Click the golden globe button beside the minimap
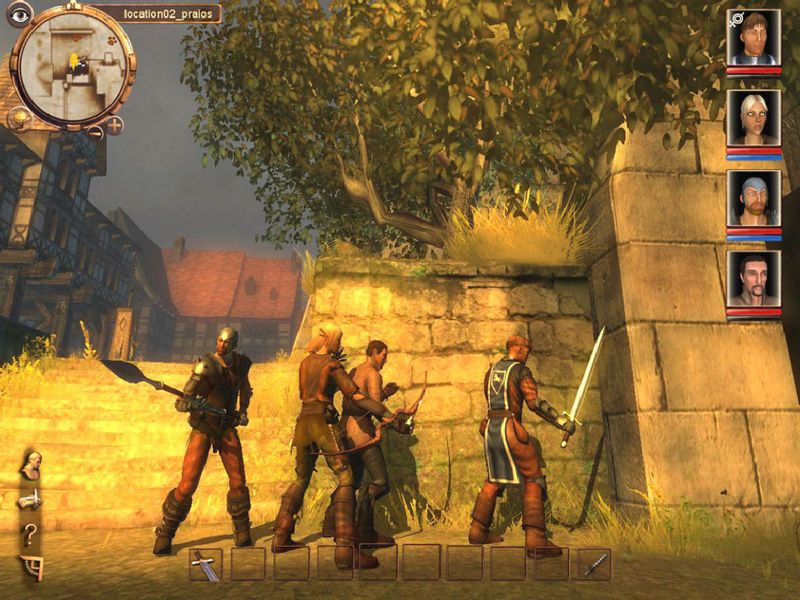The image size is (800, 600). 20,118
